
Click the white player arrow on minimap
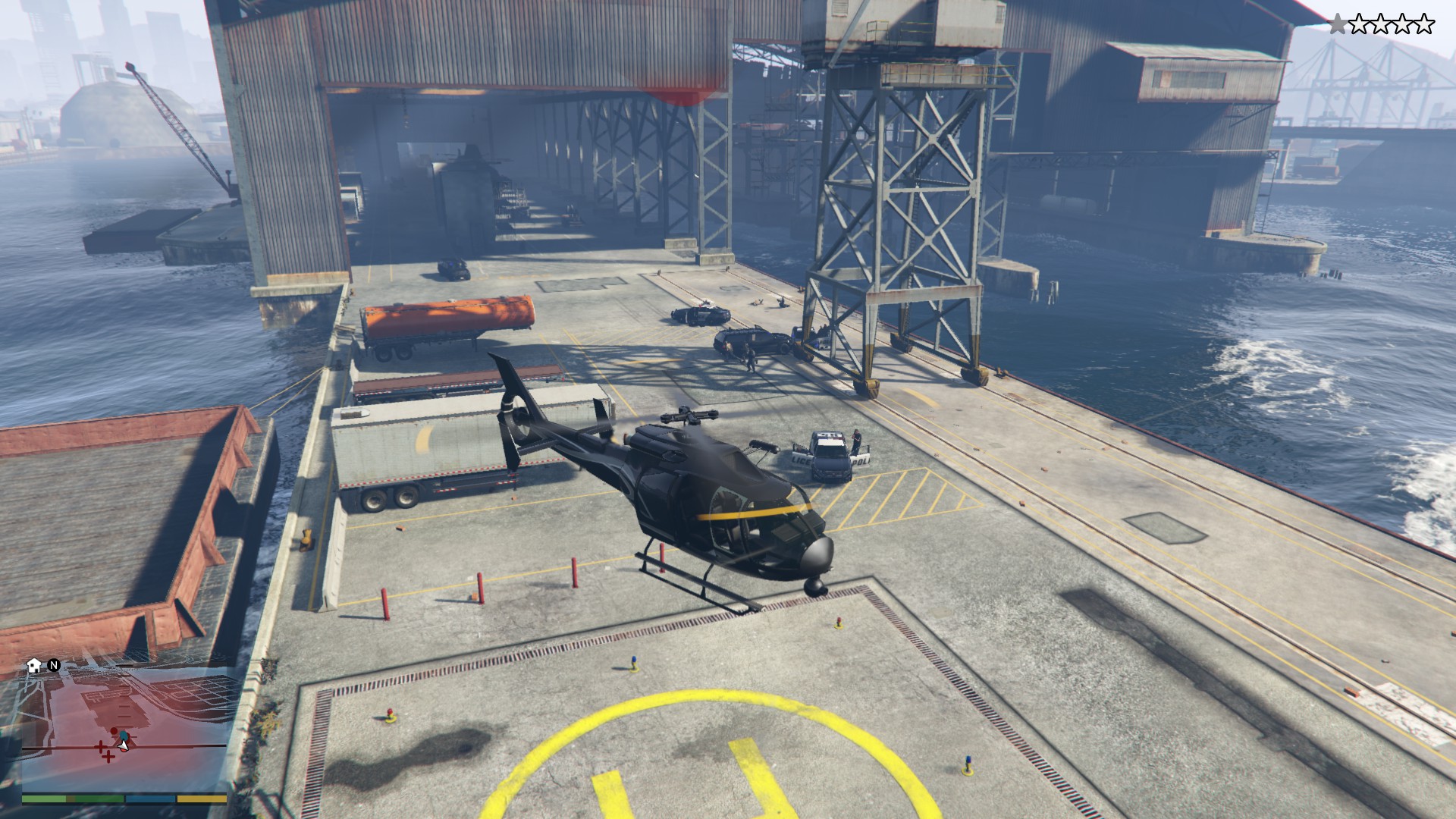click(x=124, y=745)
